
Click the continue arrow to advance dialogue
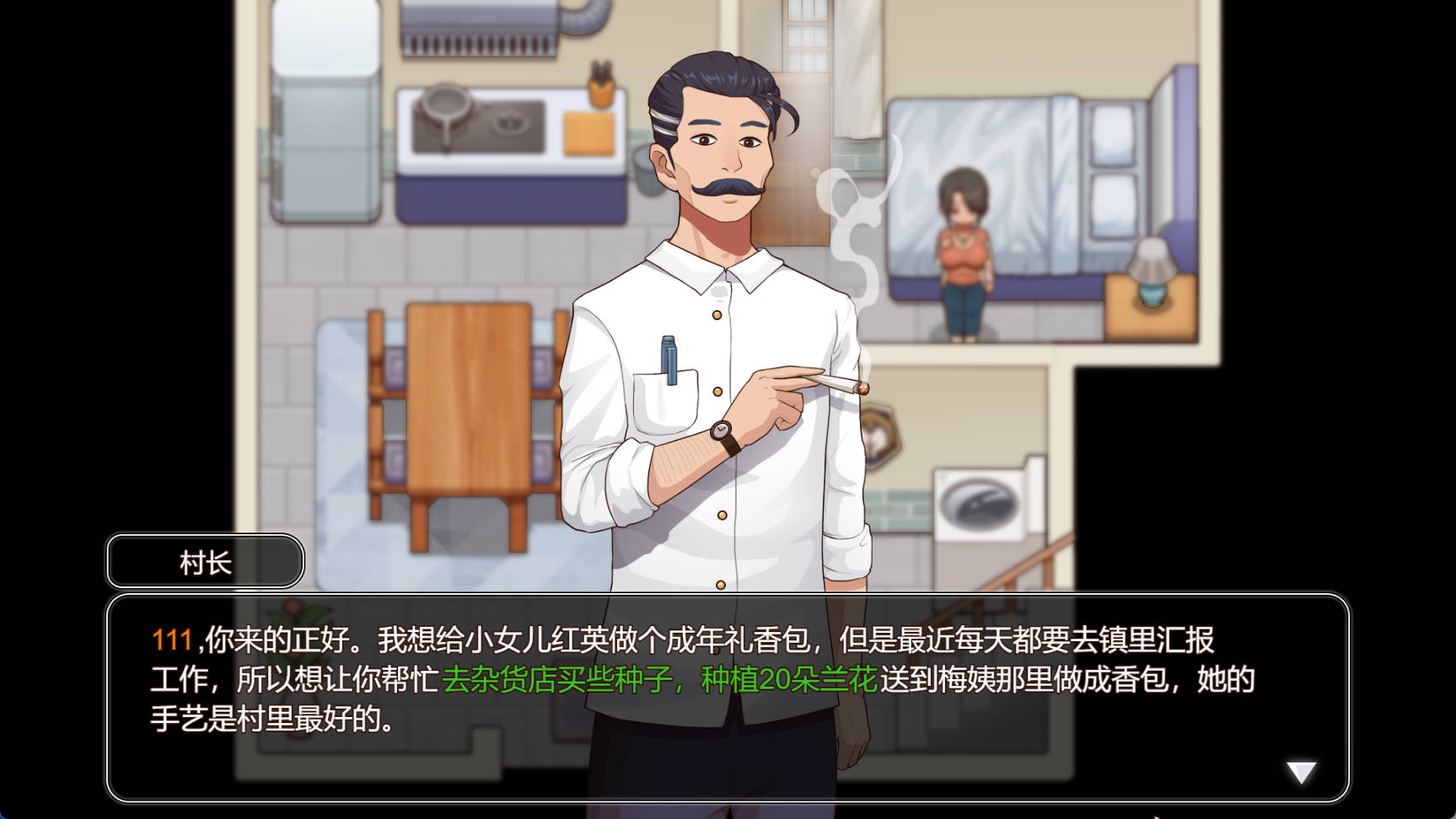[x=1299, y=771]
